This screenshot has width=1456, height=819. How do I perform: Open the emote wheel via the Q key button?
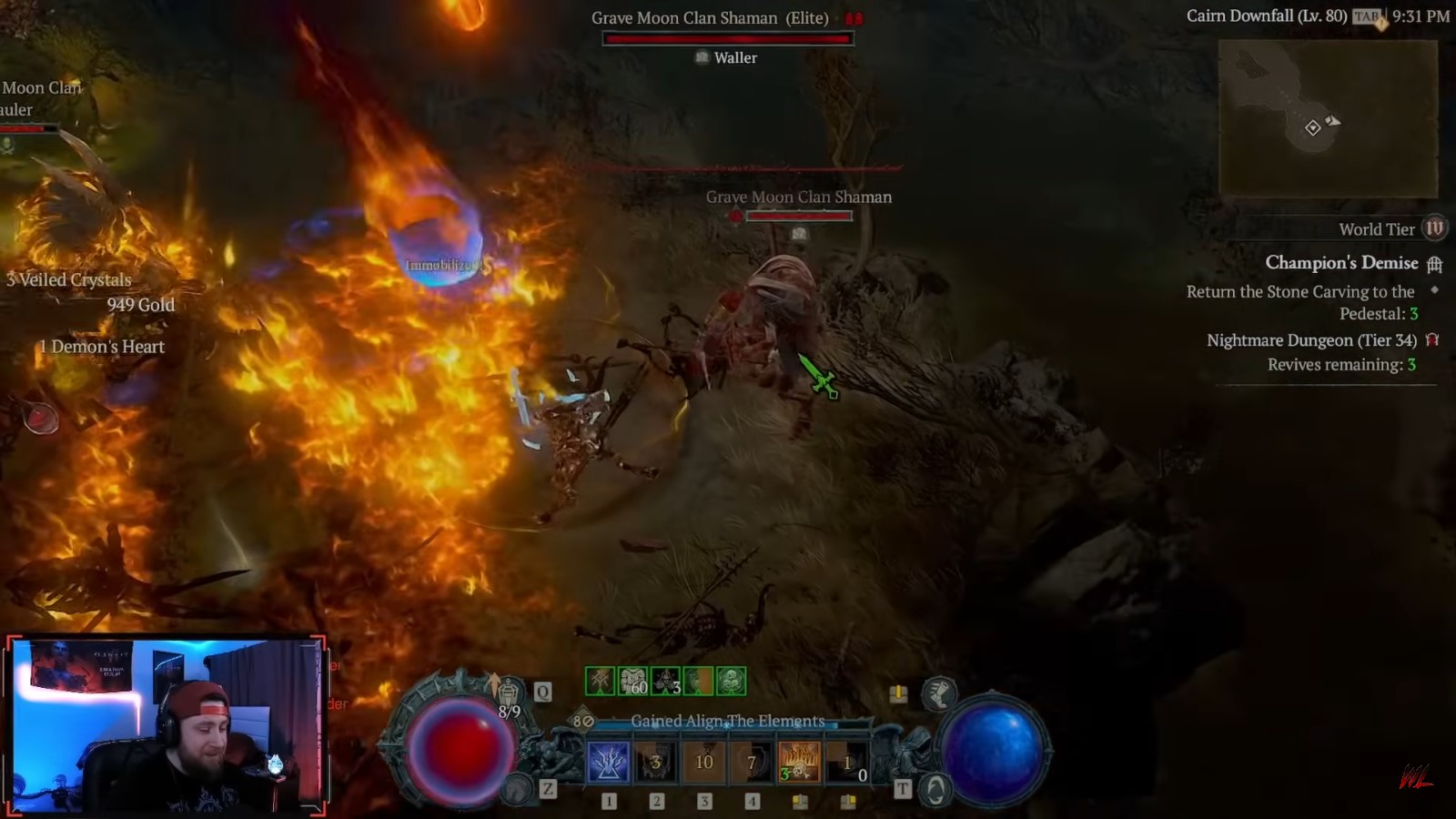[x=542, y=692]
